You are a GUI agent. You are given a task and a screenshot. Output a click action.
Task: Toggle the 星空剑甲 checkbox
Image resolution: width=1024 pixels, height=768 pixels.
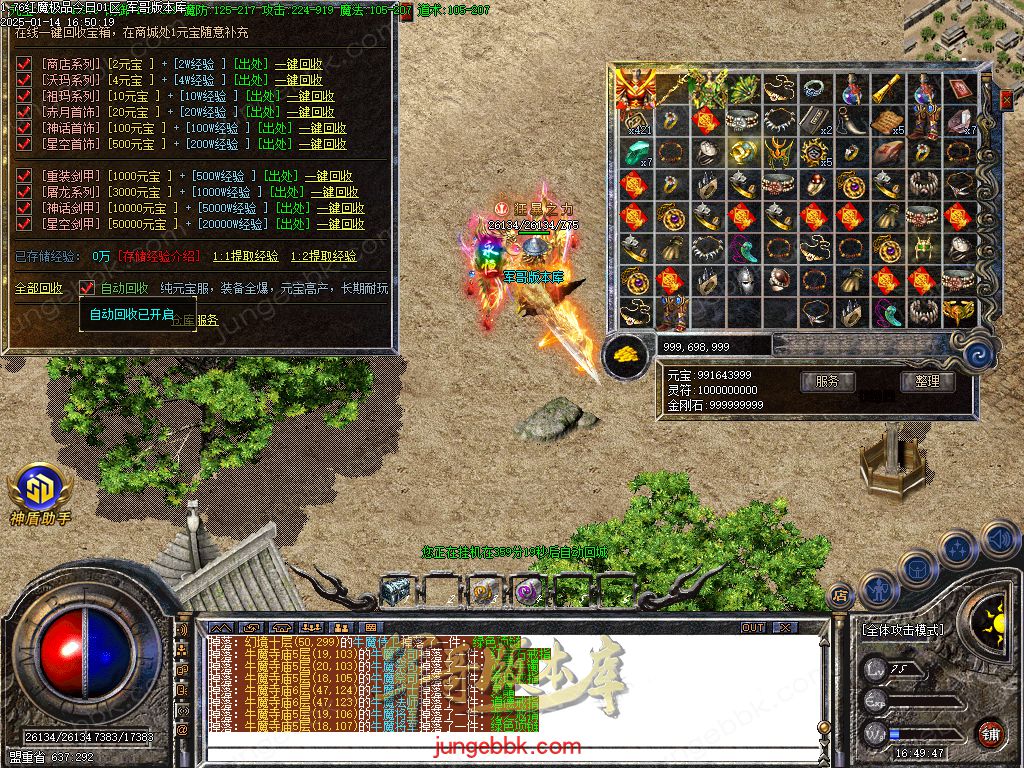tap(25, 224)
